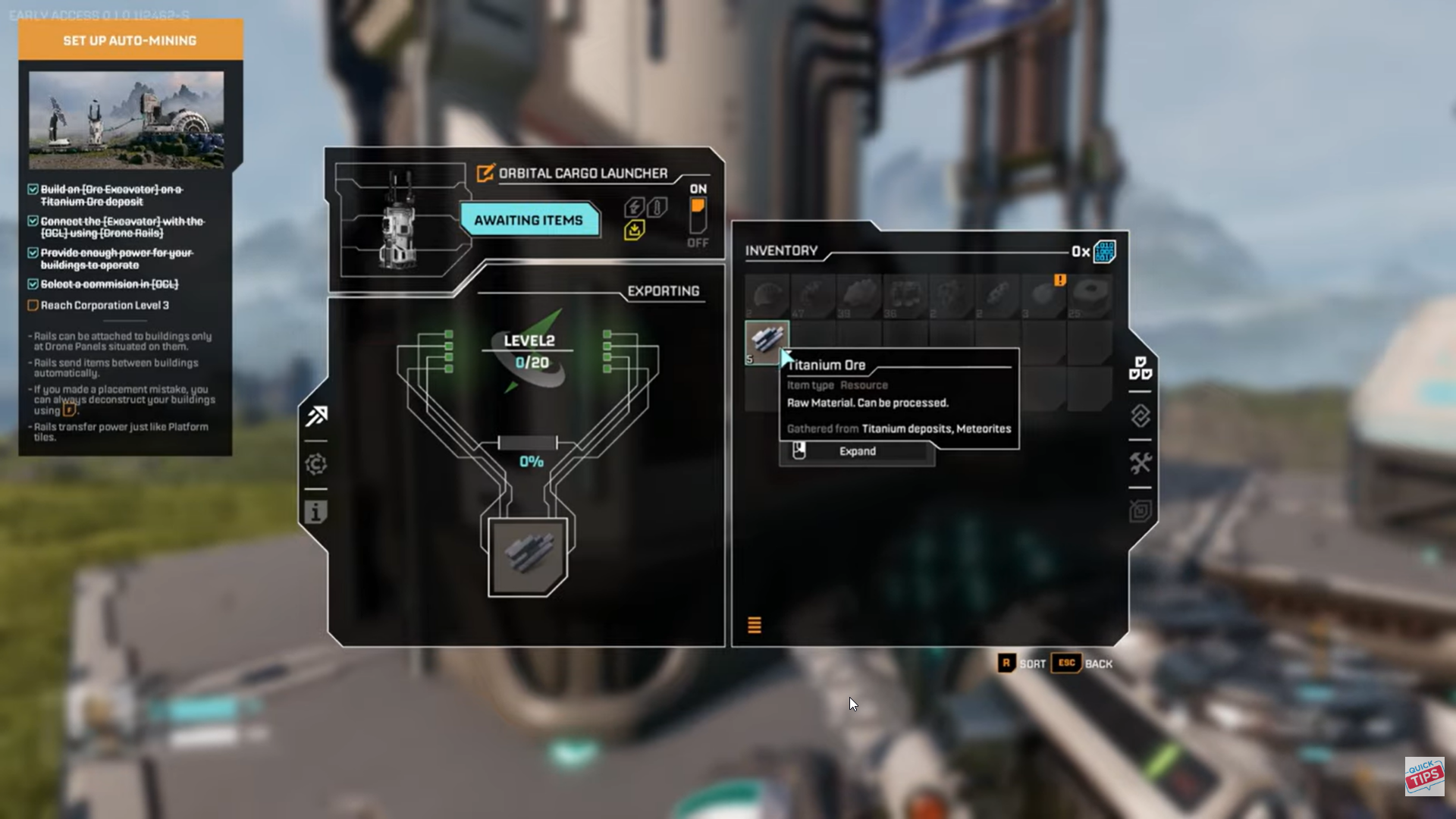The width and height of the screenshot is (1456, 819).
Task: Click the rename icon beside Orbital Cargo Launcher
Action: pyautogui.click(x=485, y=174)
